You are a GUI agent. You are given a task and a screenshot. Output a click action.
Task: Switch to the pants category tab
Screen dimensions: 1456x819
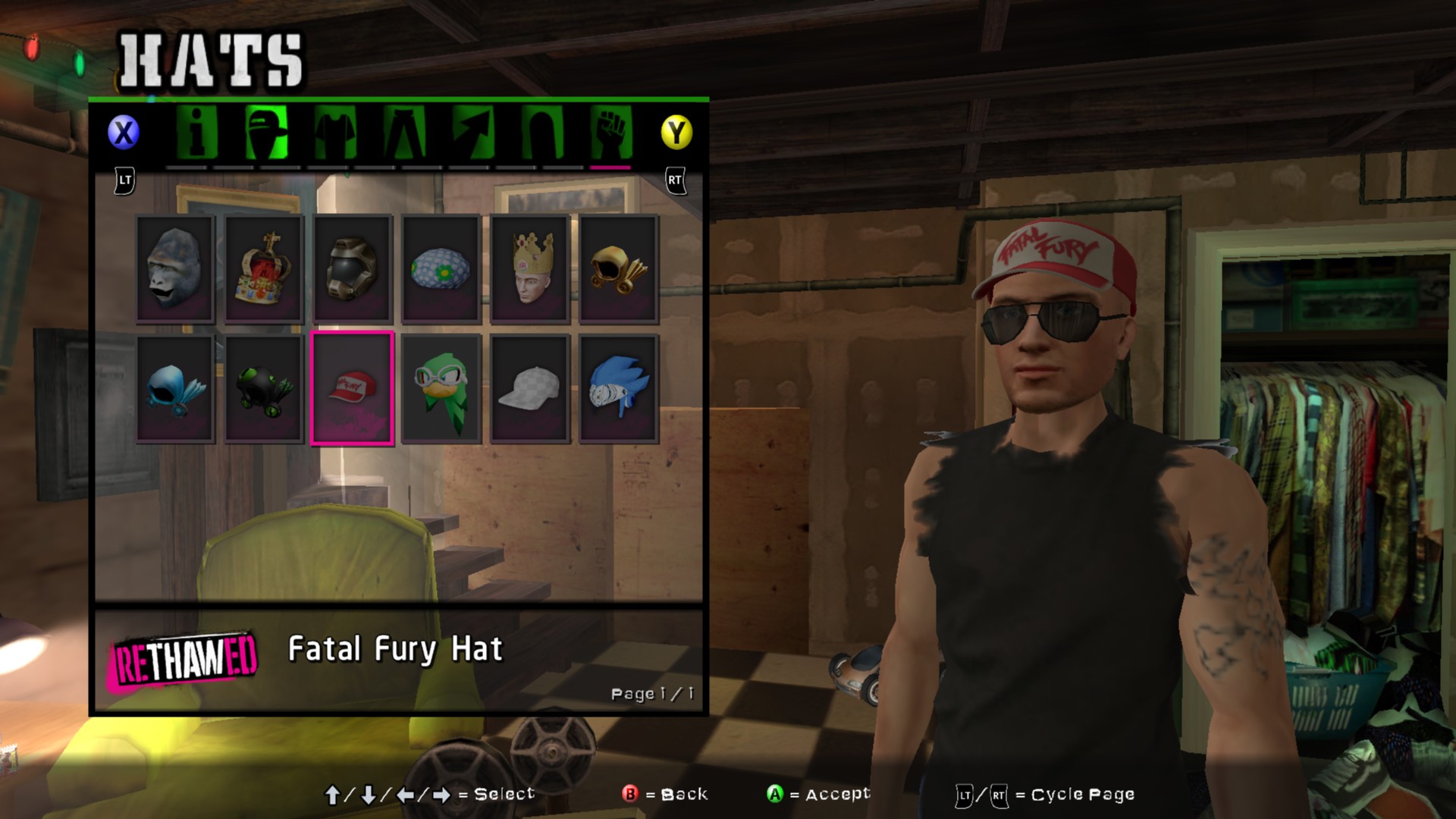(x=404, y=133)
